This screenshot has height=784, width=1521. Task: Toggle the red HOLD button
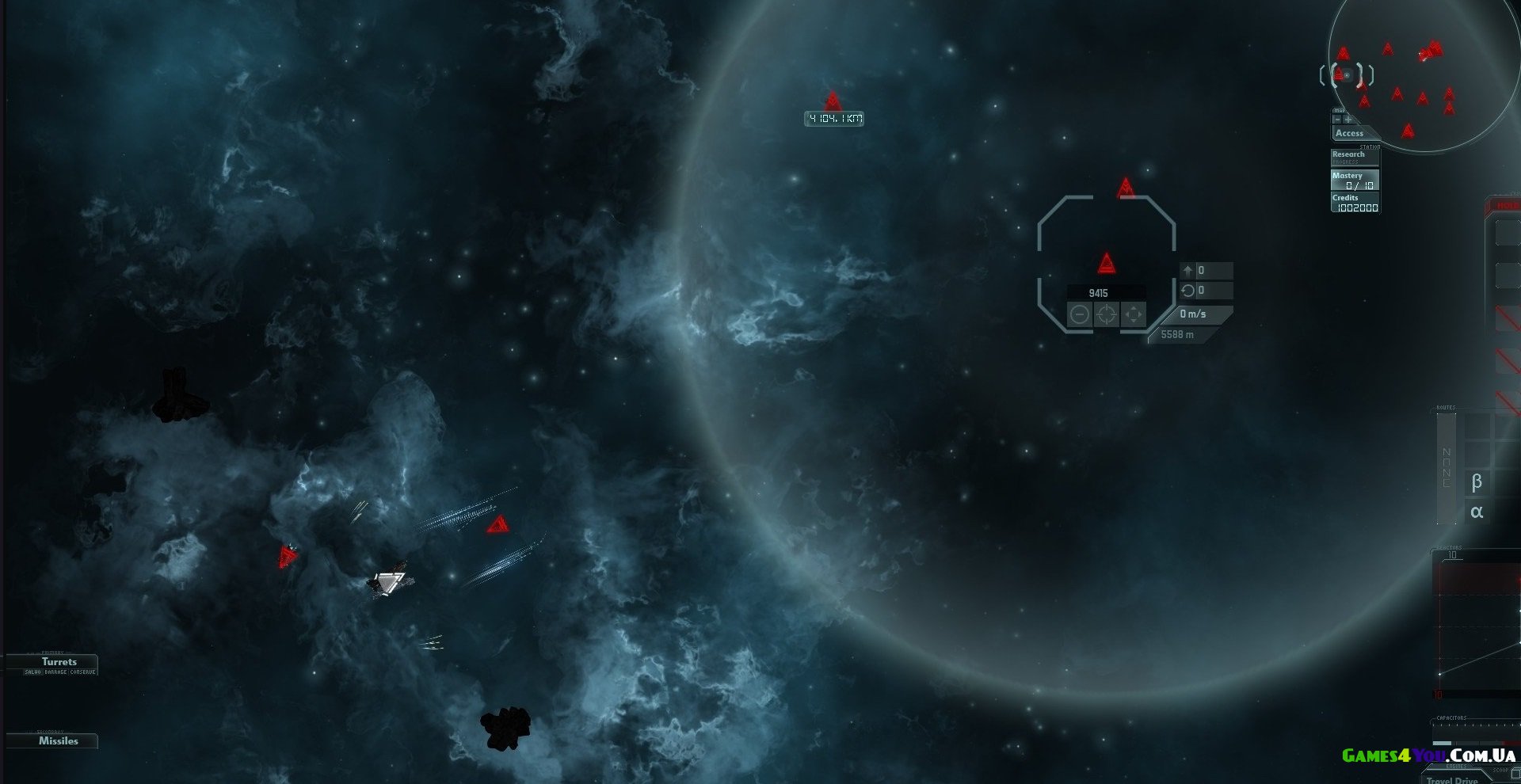[1507, 206]
